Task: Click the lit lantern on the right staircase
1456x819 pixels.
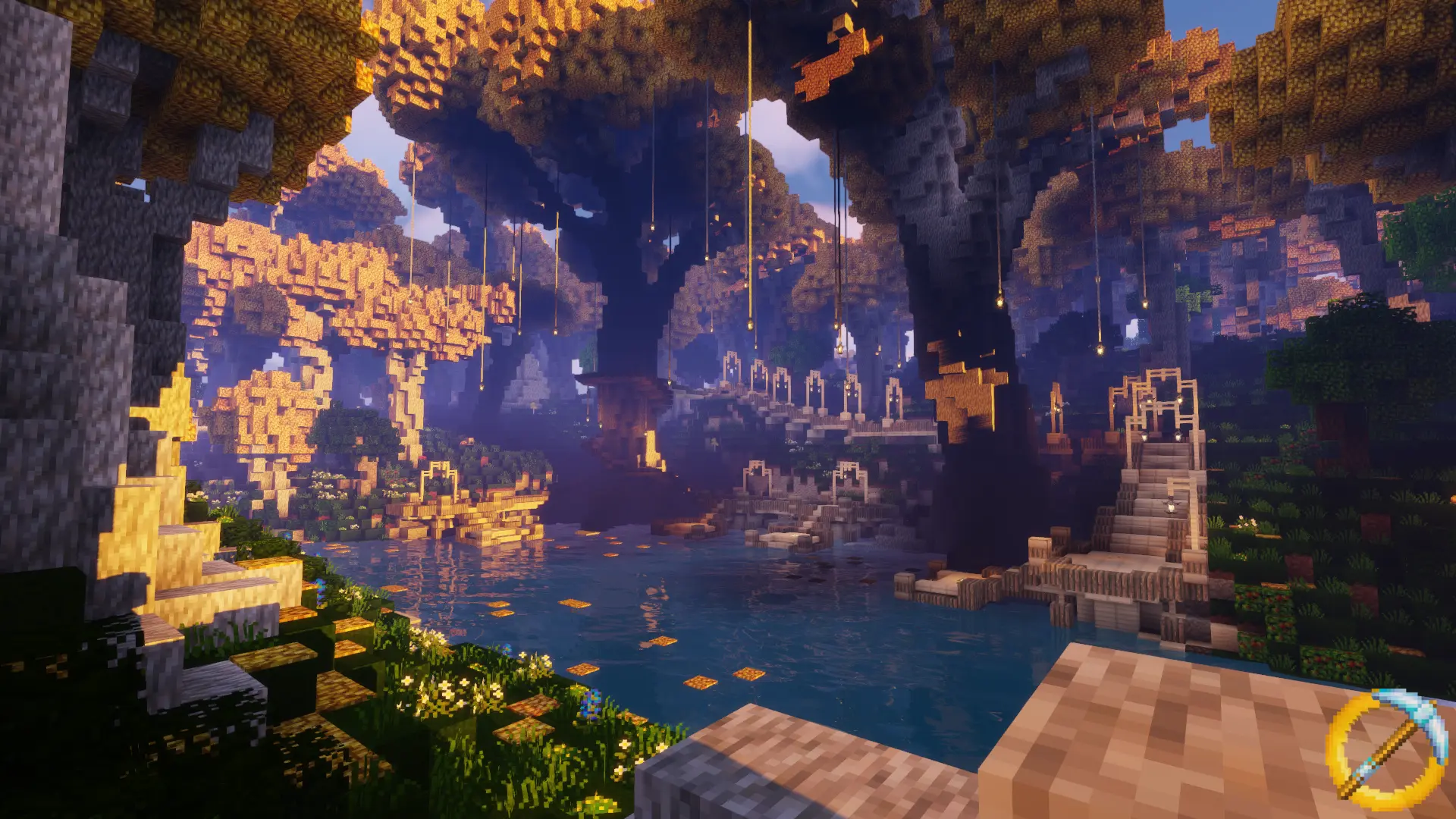Action: pyautogui.click(x=1172, y=506)
